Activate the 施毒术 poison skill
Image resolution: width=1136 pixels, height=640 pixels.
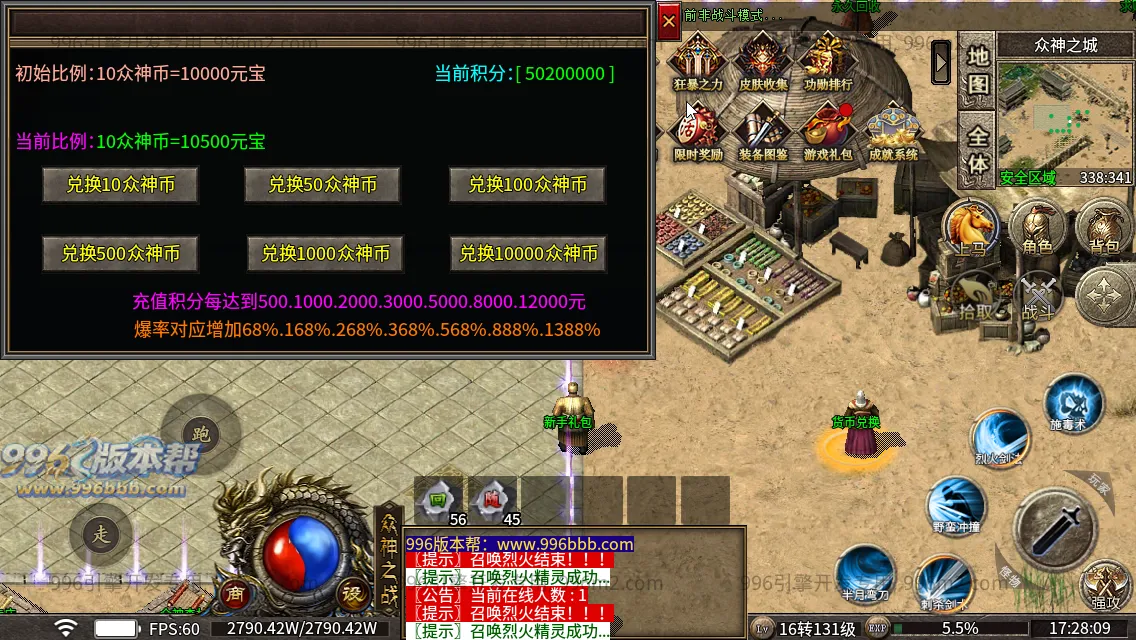point(1073,405)
